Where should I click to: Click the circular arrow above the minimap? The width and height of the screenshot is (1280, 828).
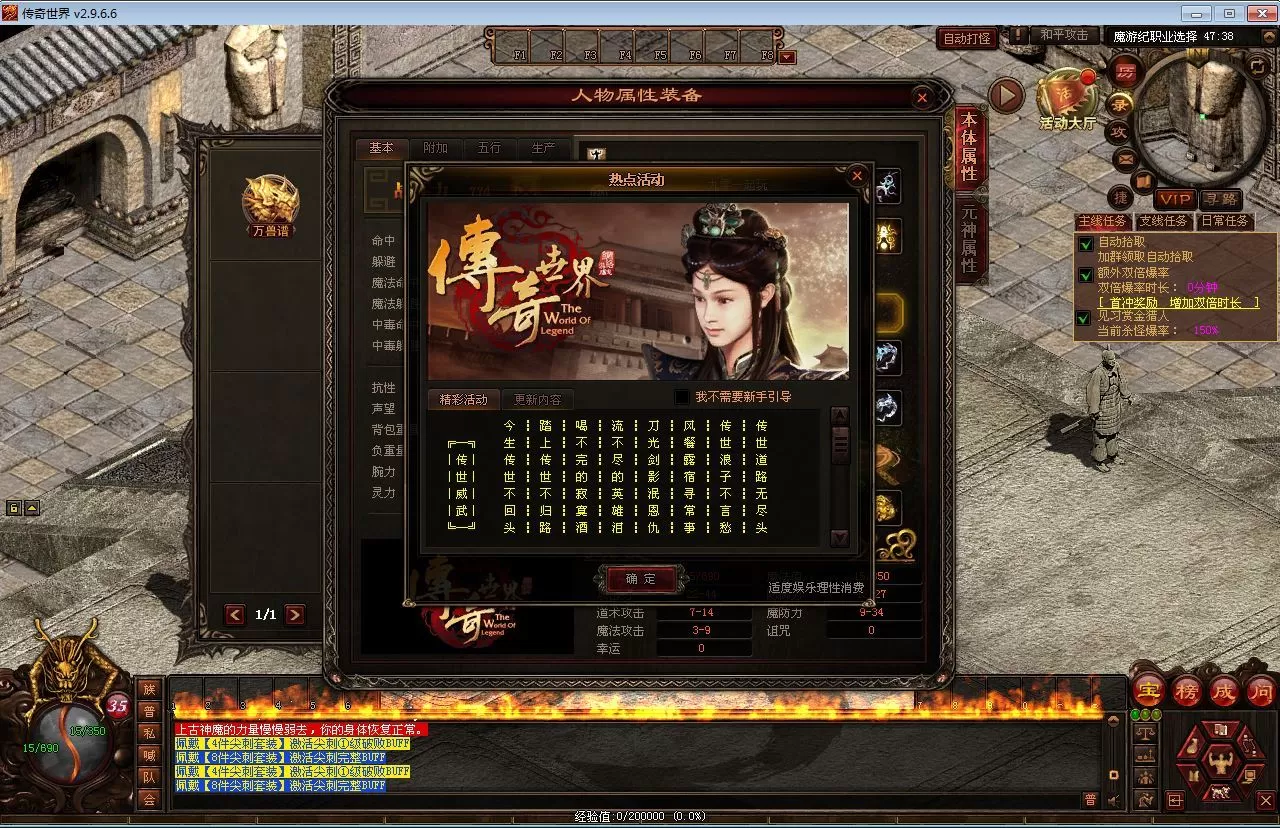[x=1257, y=67]
